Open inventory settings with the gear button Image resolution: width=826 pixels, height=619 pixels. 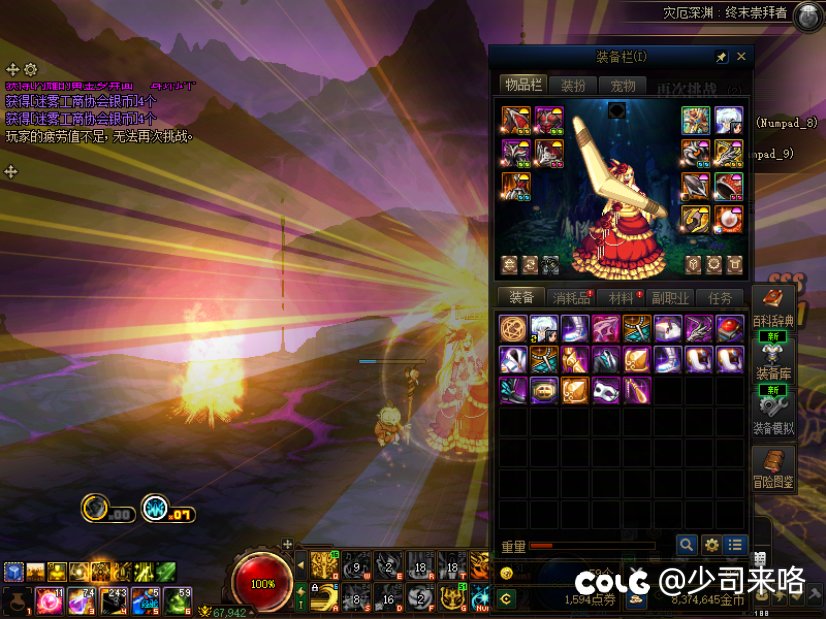coord(711,545)
